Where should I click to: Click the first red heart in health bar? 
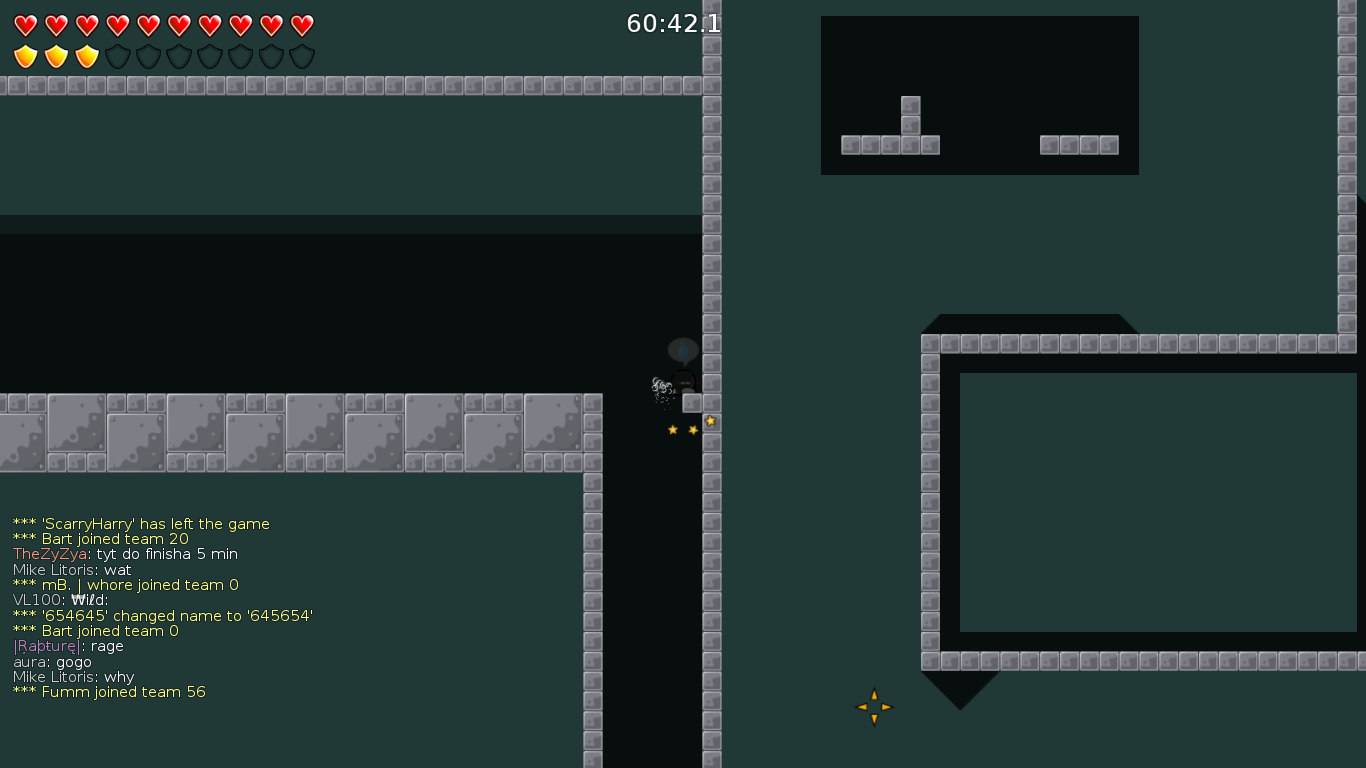[x=25, y=25]
